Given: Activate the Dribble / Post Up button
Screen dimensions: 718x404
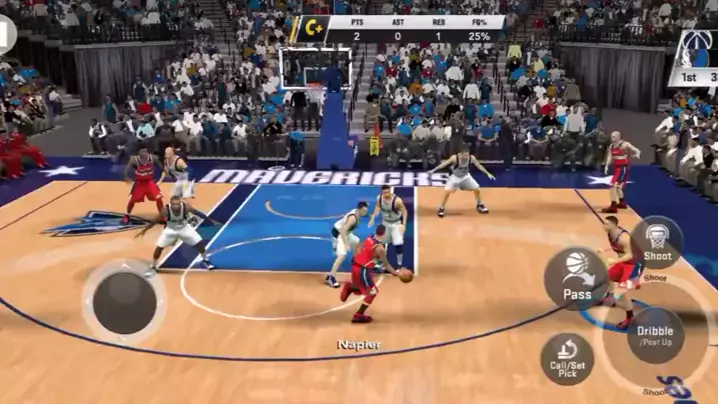Looking at the screenshot, I should point(656,334).
